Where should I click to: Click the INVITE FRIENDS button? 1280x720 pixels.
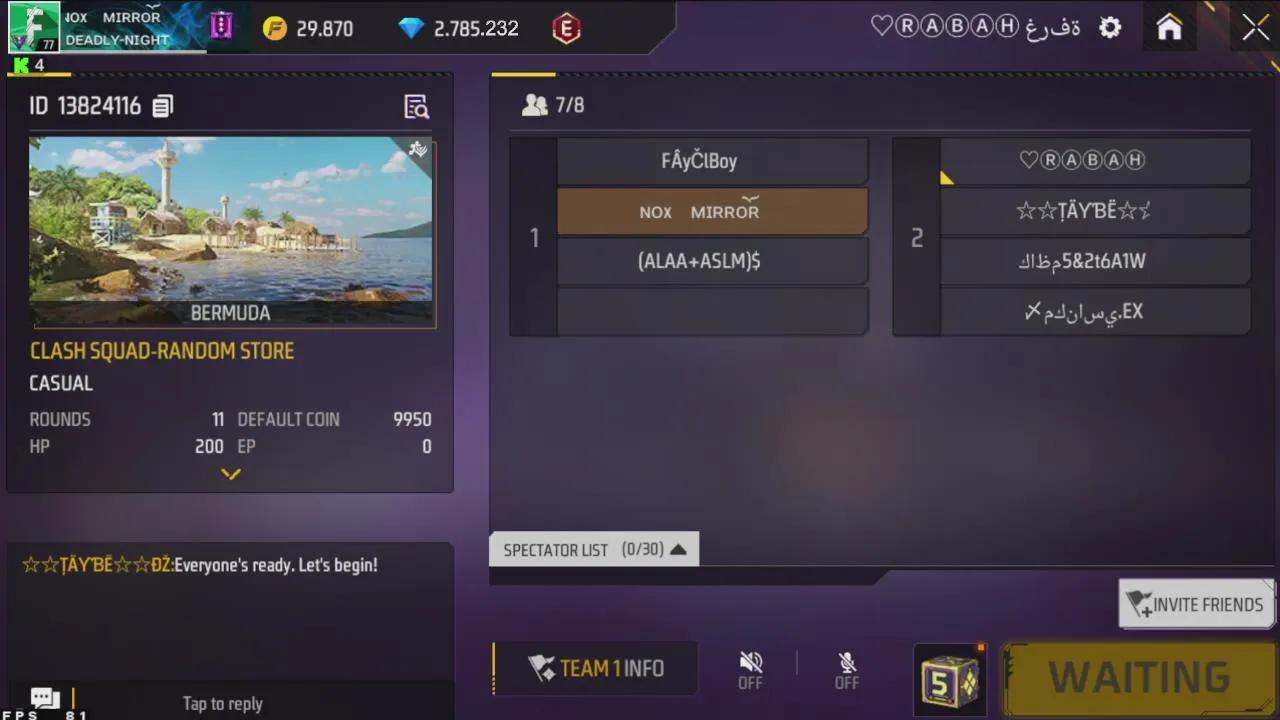(1196, 604)
